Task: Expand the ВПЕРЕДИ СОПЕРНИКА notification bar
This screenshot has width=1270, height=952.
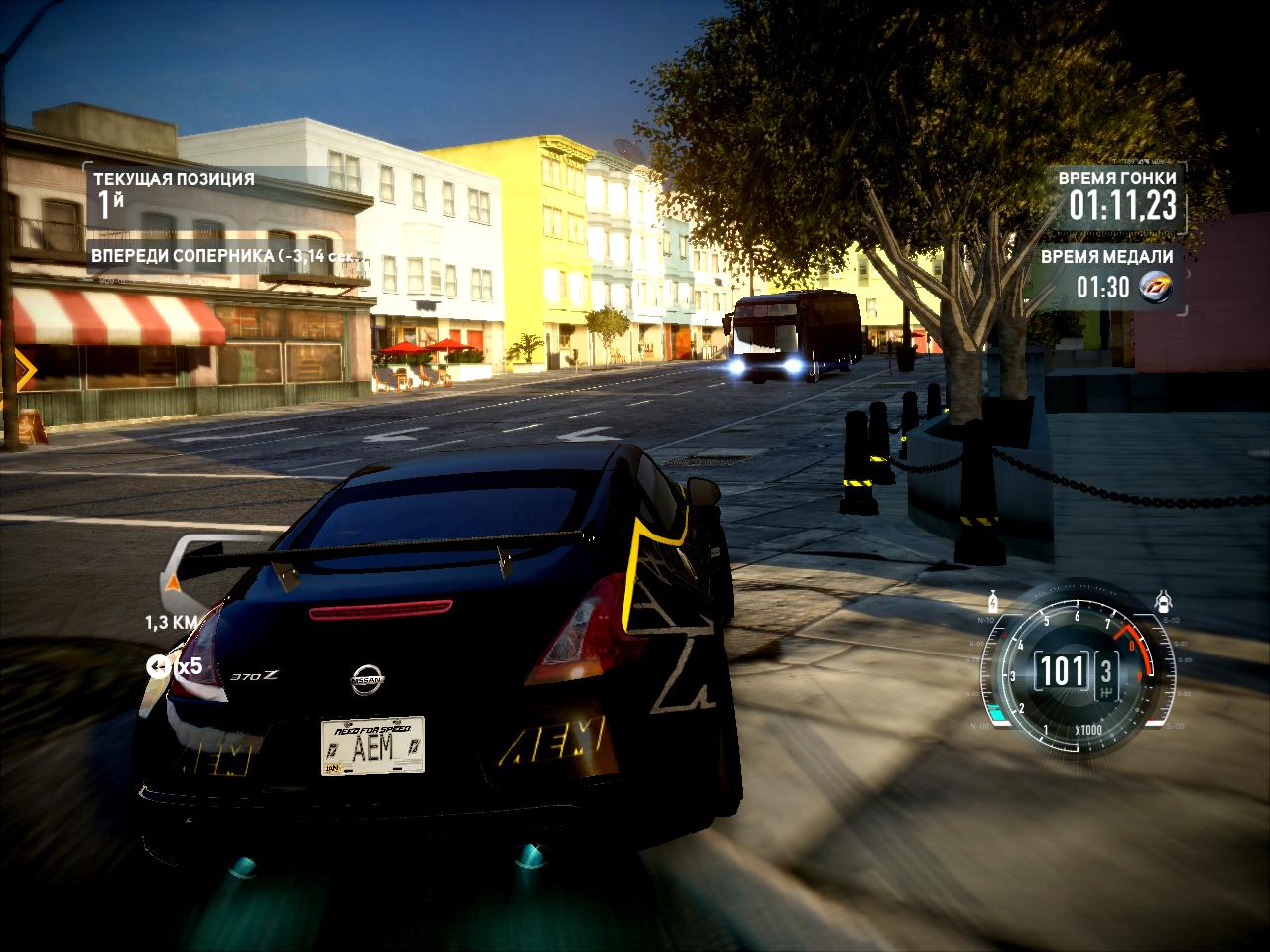Action: tap(228, 255)
